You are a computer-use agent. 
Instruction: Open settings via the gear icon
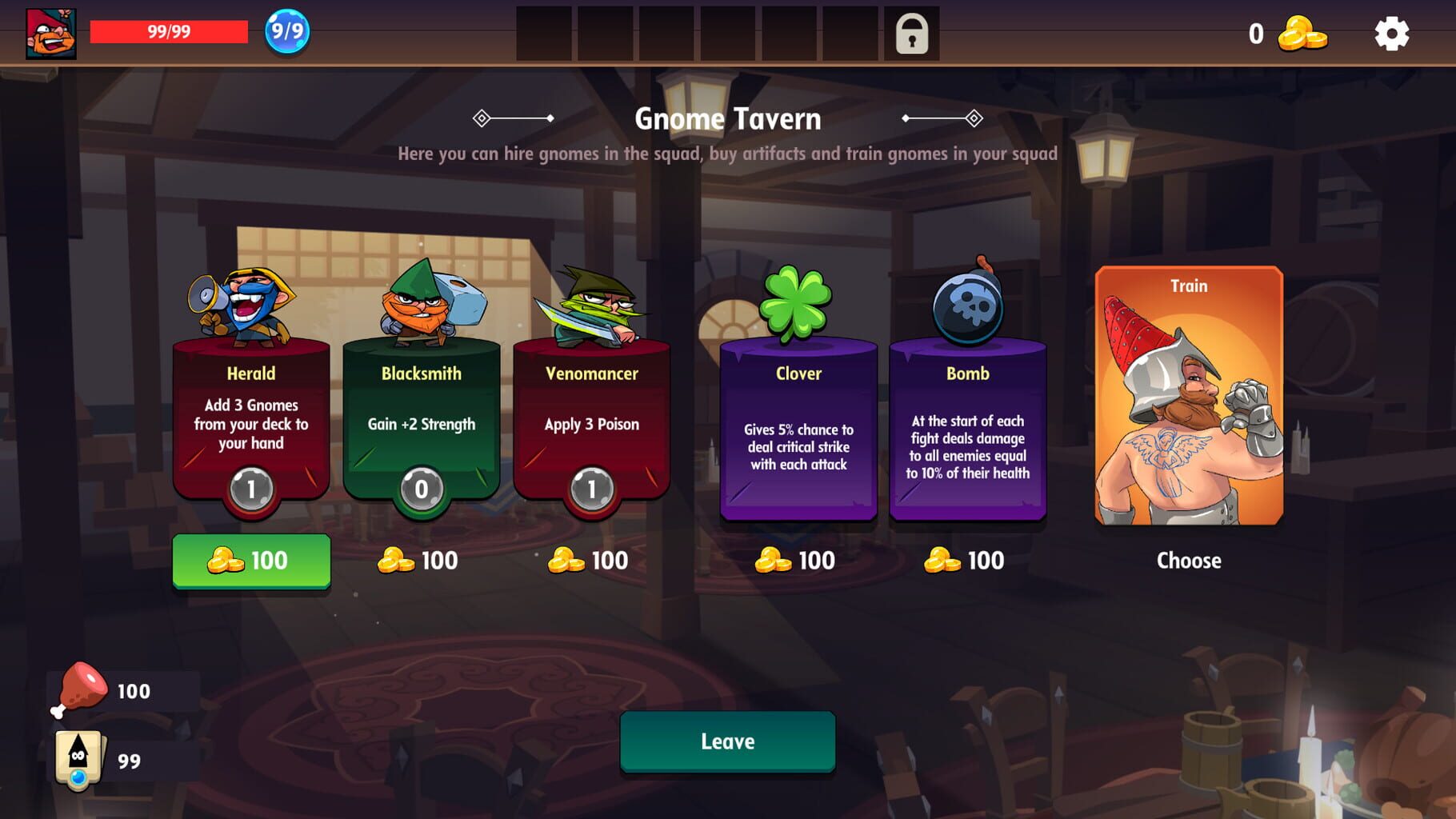pos(1394,34)
